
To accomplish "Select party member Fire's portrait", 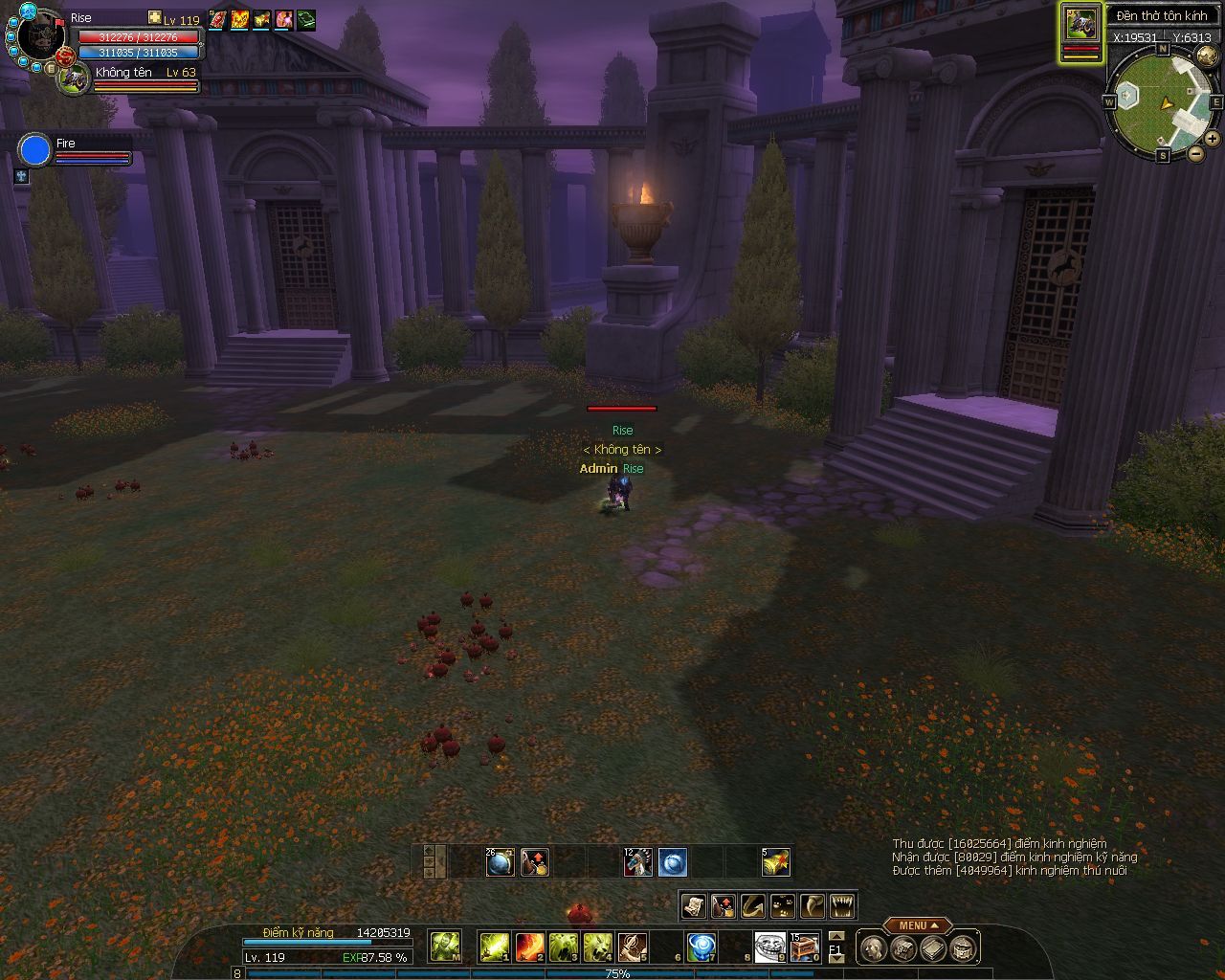I will click(35, 150).
